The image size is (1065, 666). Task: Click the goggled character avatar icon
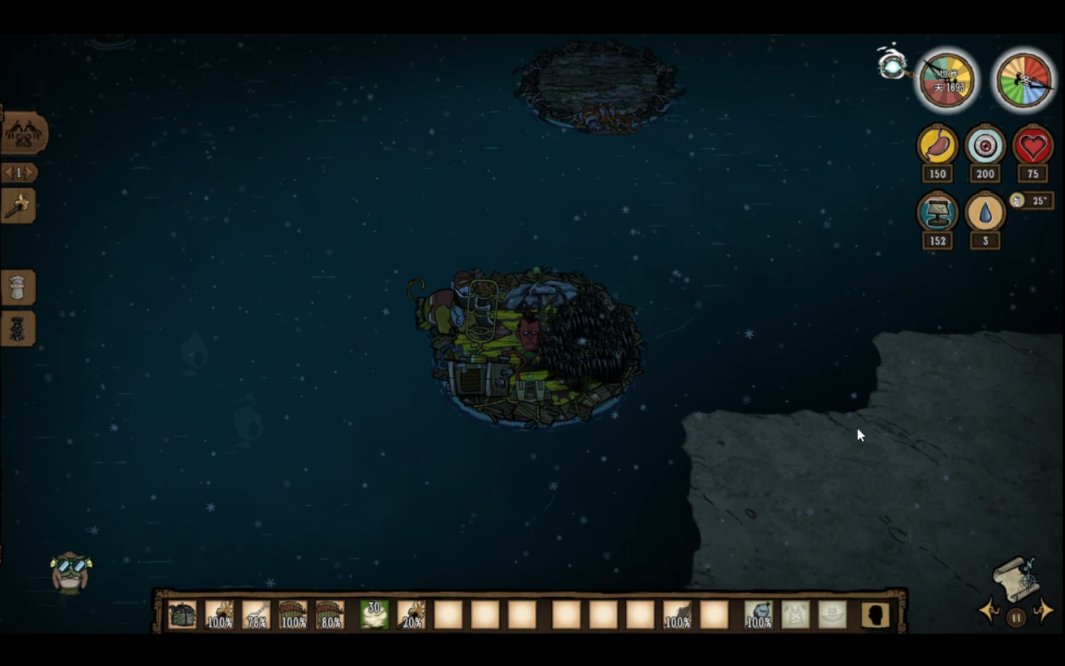[70, 571]
